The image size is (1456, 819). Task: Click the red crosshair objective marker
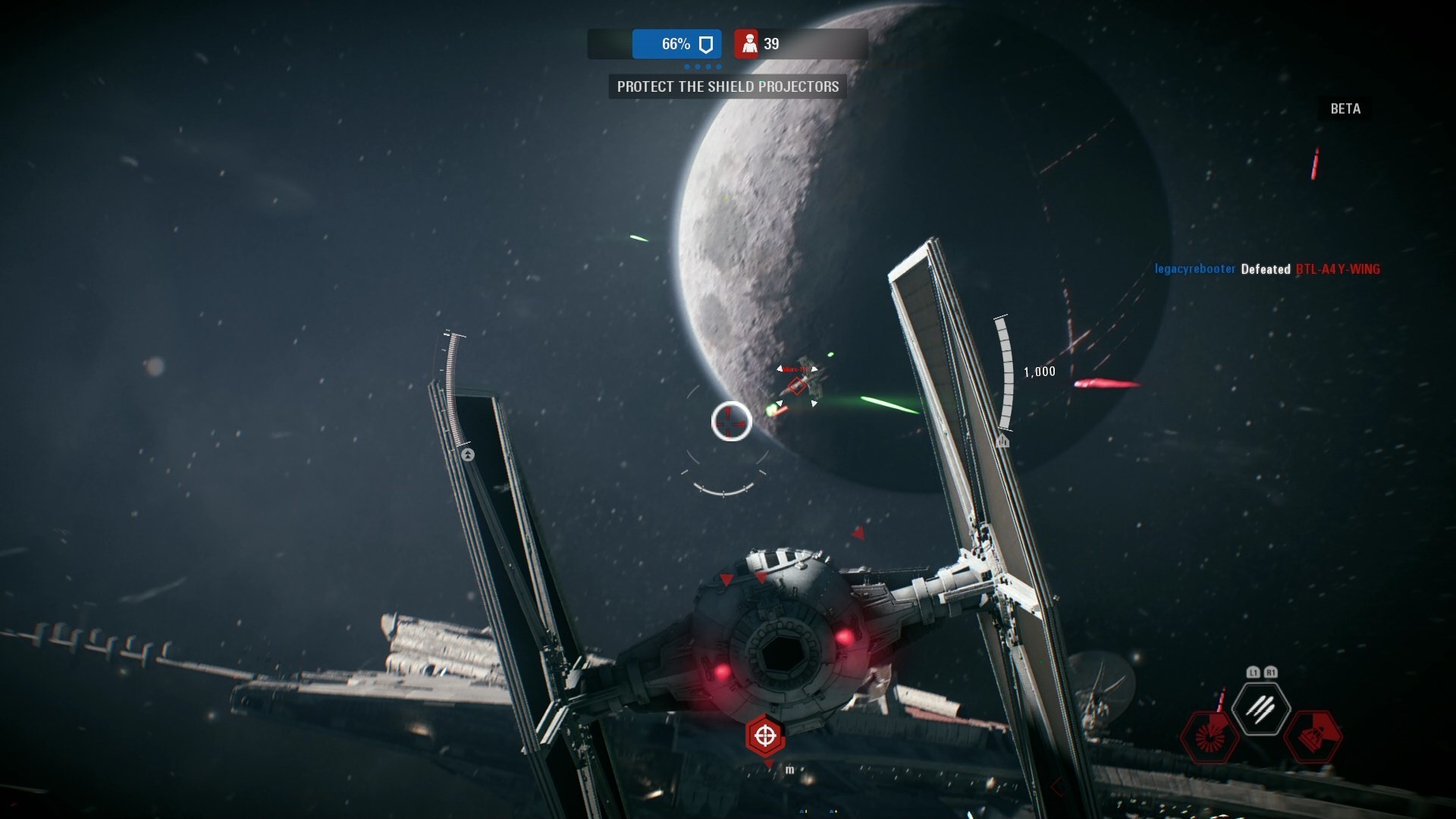(764, 735)
